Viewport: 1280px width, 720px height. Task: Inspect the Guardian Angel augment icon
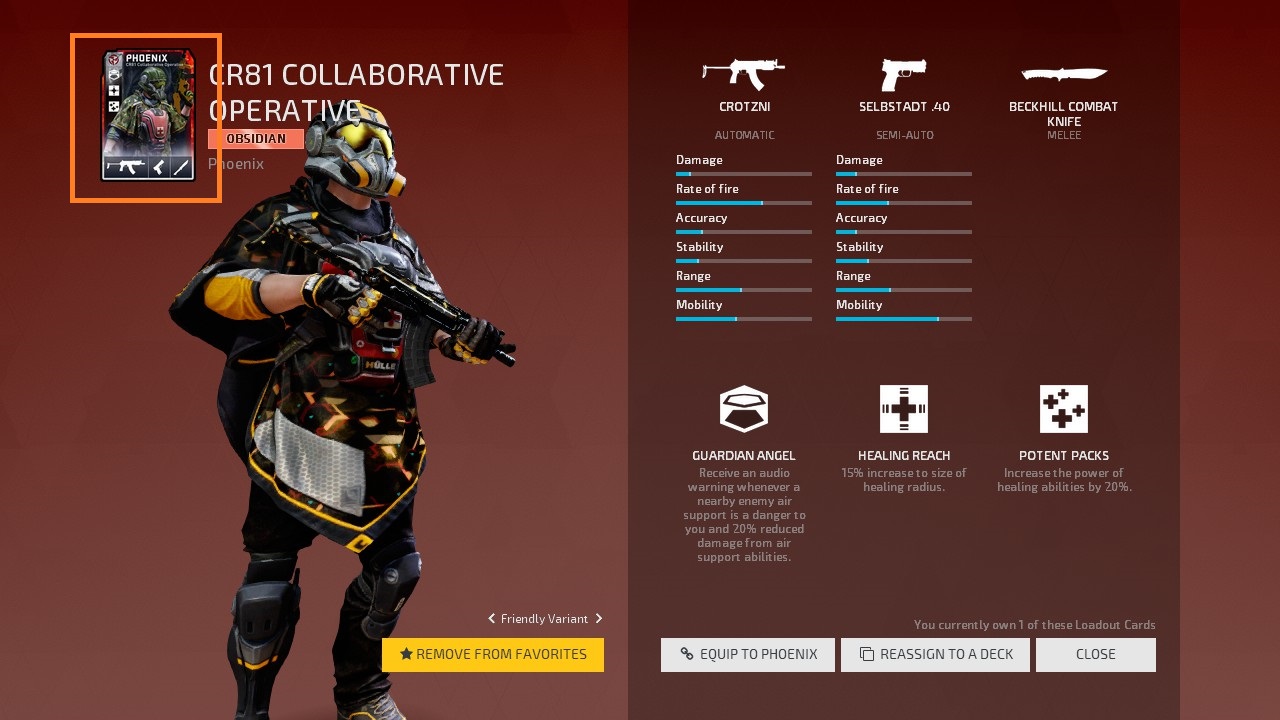744,409
